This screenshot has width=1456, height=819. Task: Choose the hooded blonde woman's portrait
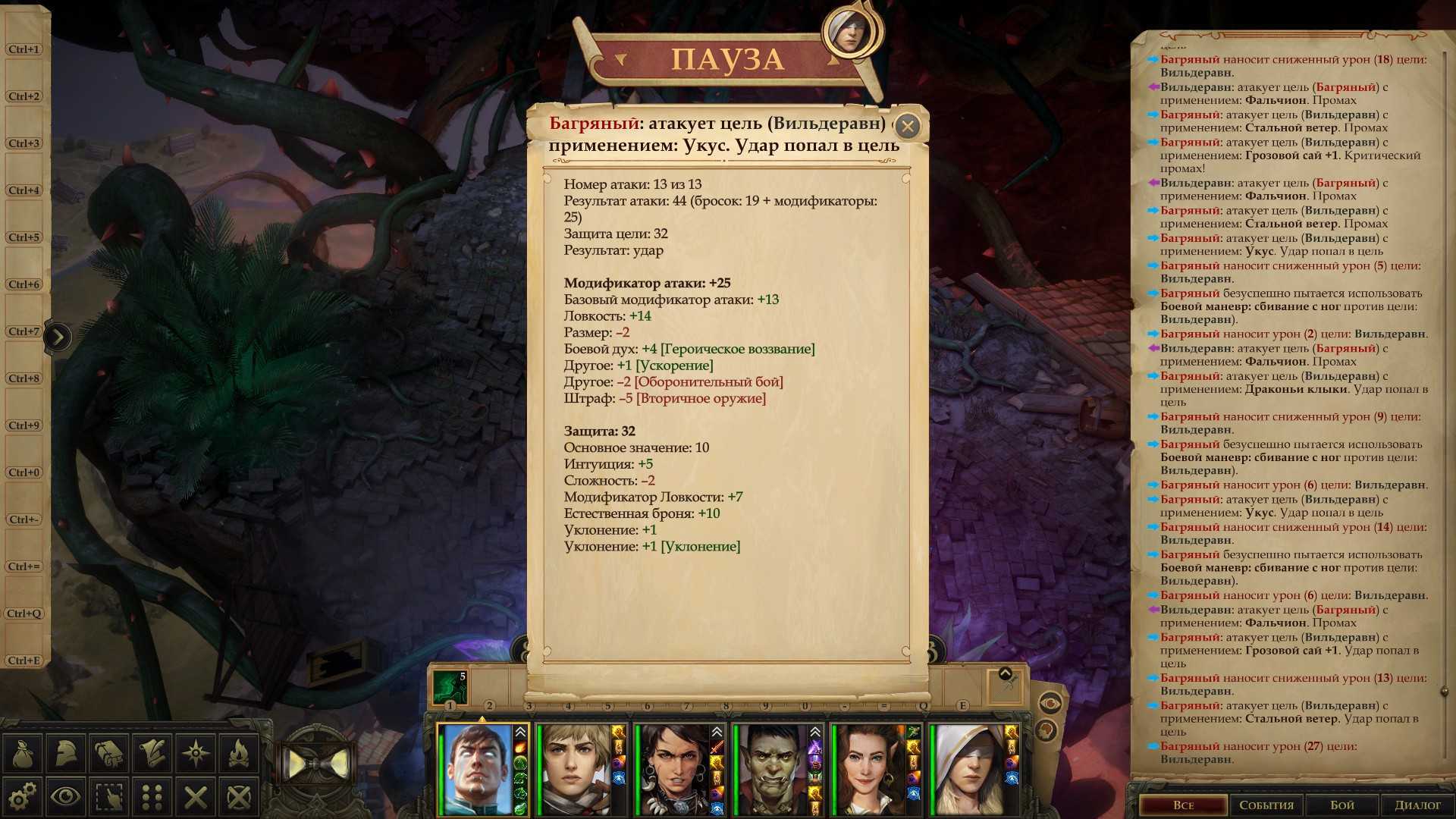967,769
